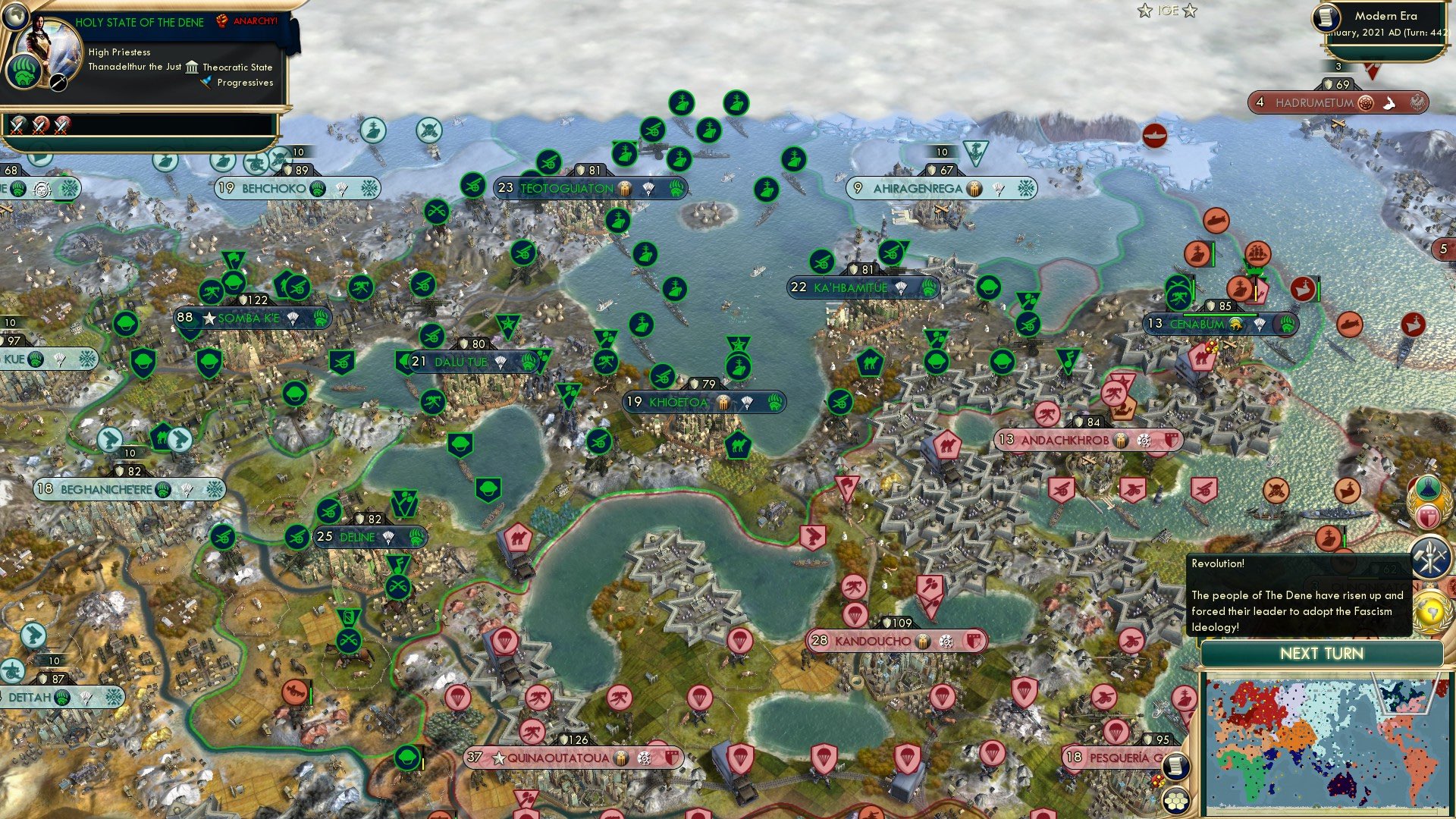This screenshot has width=1456, height=819.
Task: Click the pink city-state quest shield notification
Action: pyautogui.click(x=1429, y=517)
